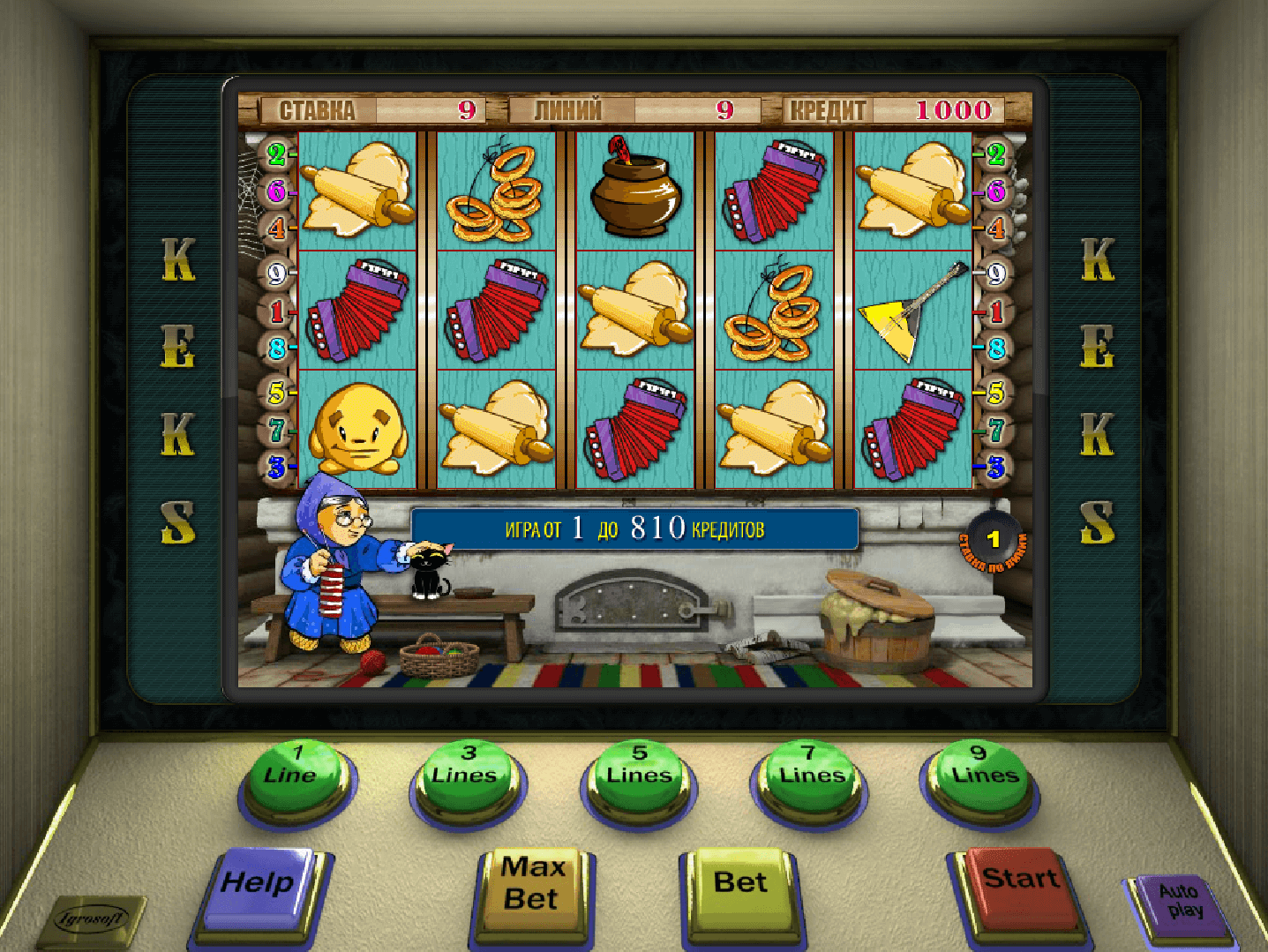1268x952 pixels.
Task: Choose the 3 Lines button
Action: (465, 776)
